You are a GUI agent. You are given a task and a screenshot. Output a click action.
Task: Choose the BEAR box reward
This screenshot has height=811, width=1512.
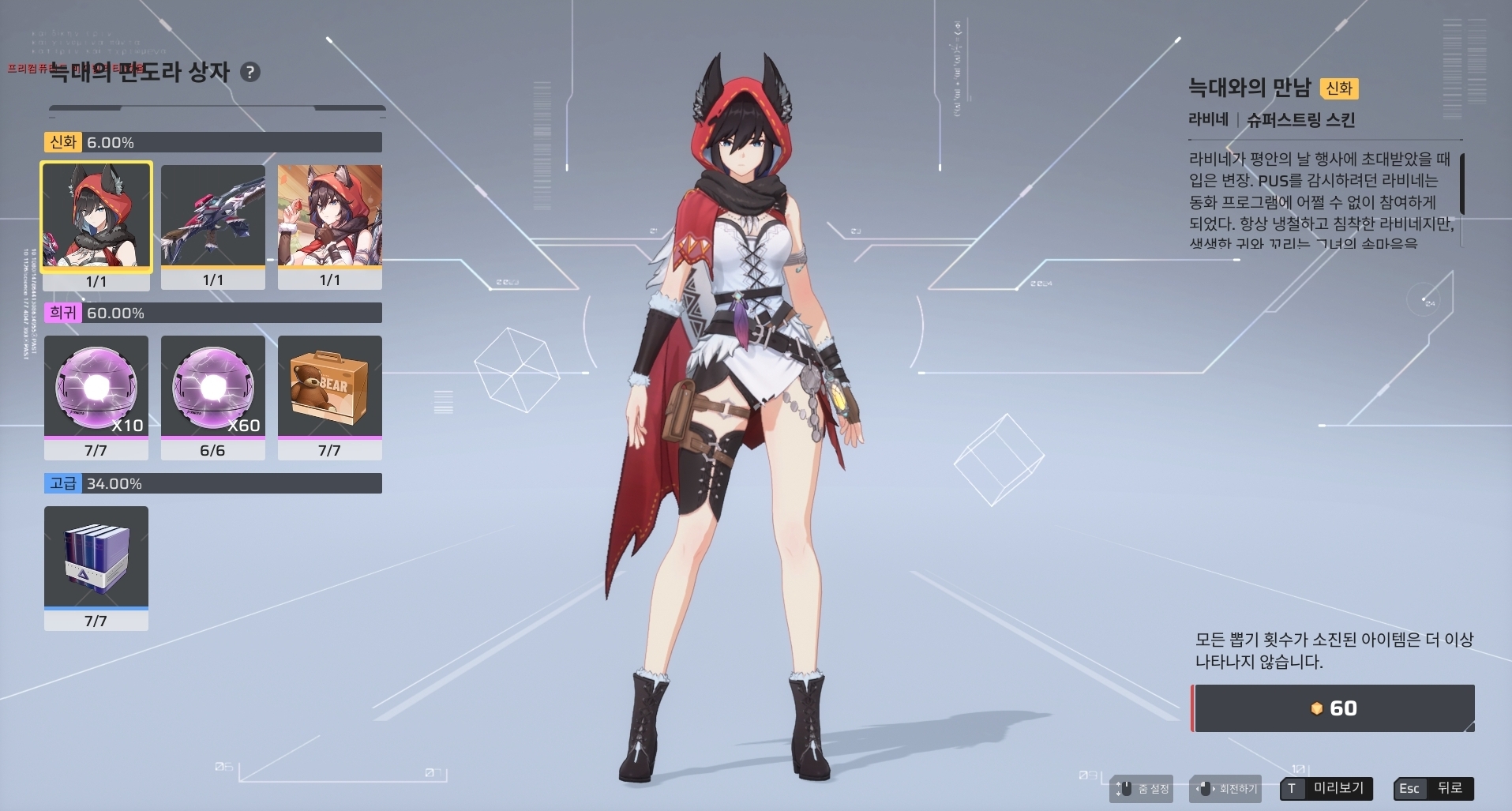[x=330, y=386]
